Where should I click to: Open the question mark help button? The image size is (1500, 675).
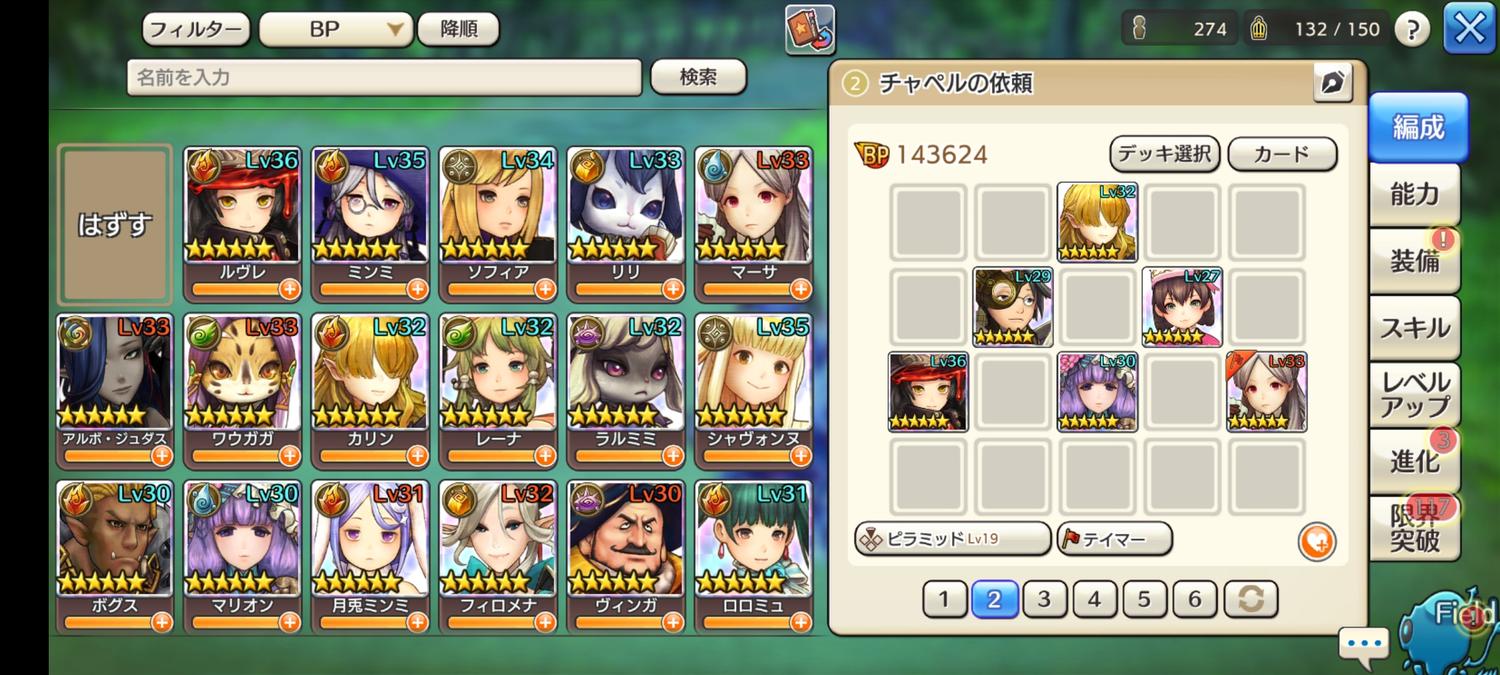[1411, 29]
